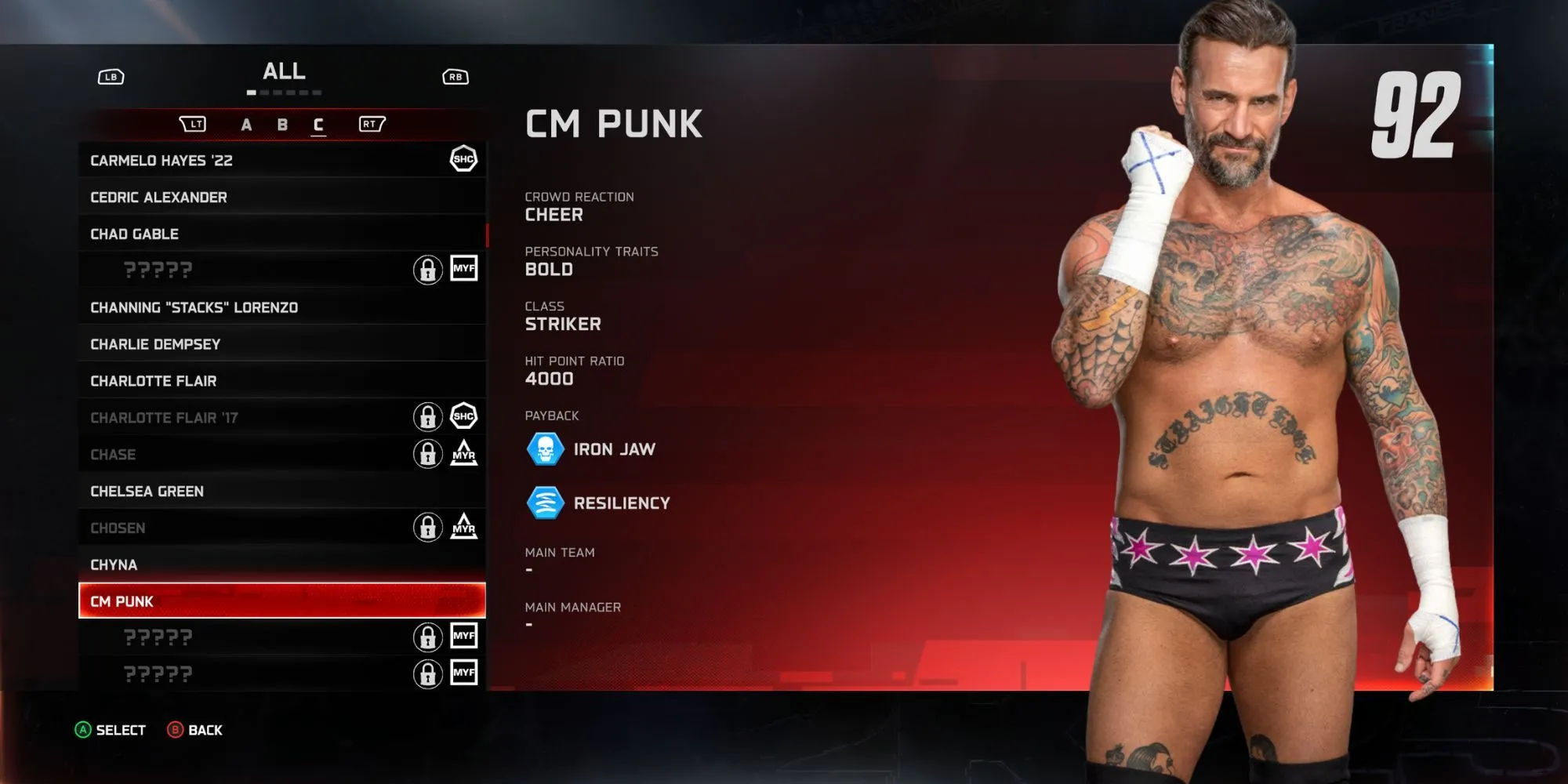The width and height of the screenshot is (1568, 784).
Task: Click the ALL category heading
Action: click(x=284, y=71)
